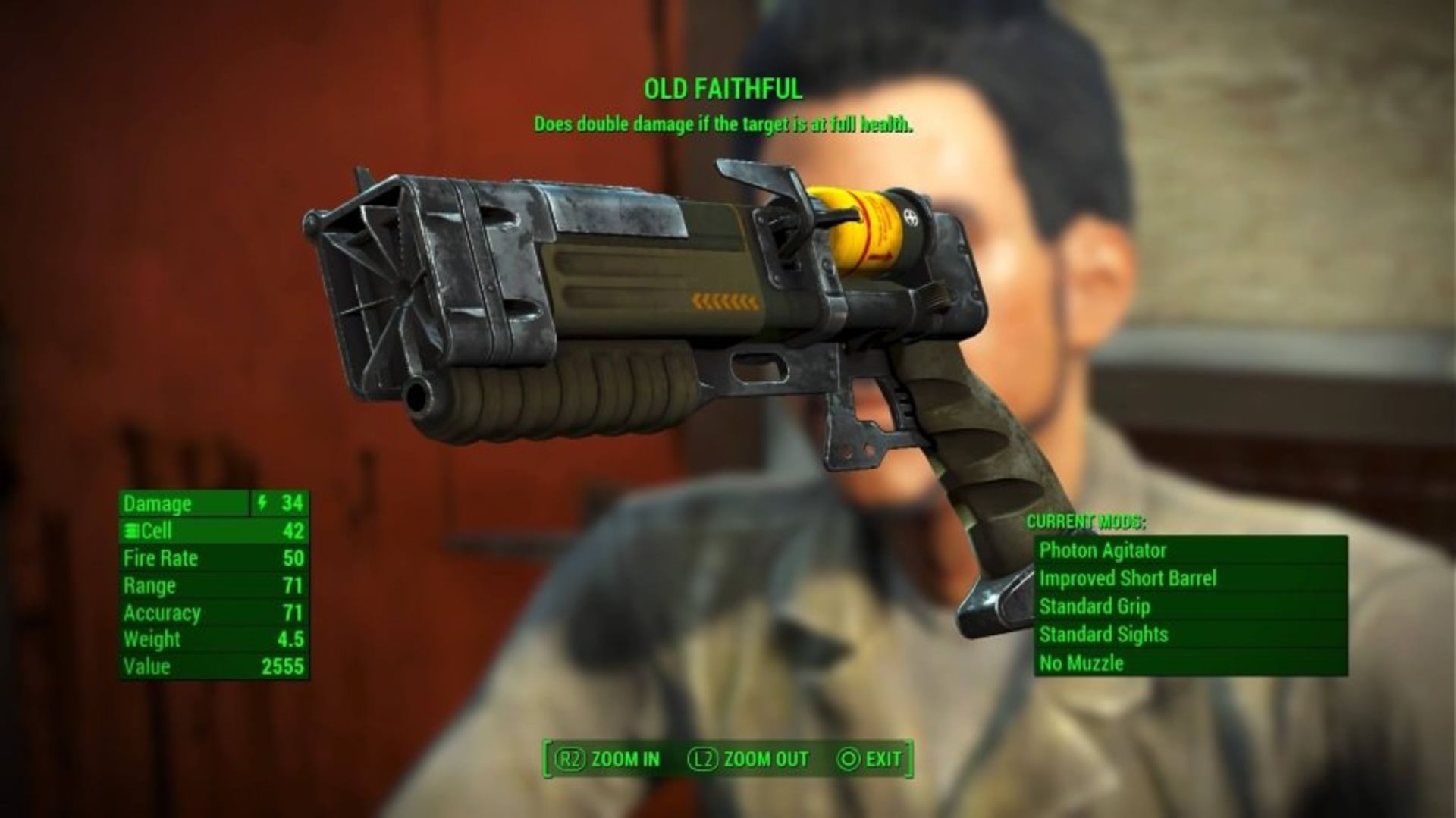The width and height of the screenshot is (1456, 818).
Task: Click the Standard Grip mod row
Action: tap(1189, 606)
